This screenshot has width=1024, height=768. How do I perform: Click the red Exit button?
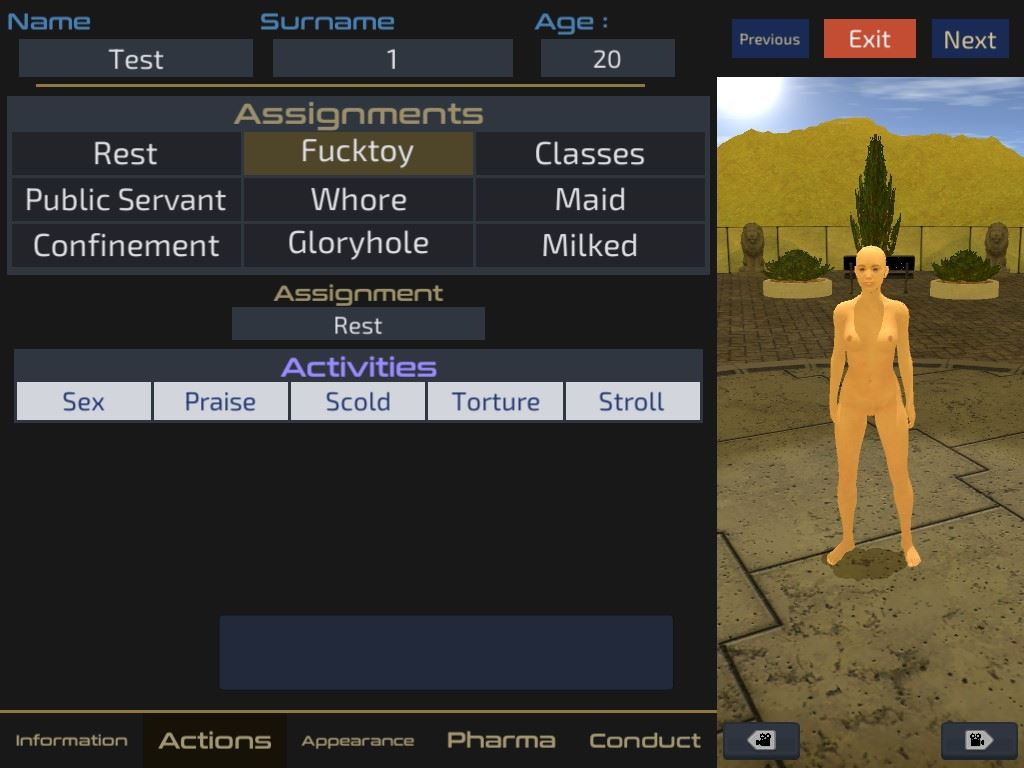pos(869,39)
